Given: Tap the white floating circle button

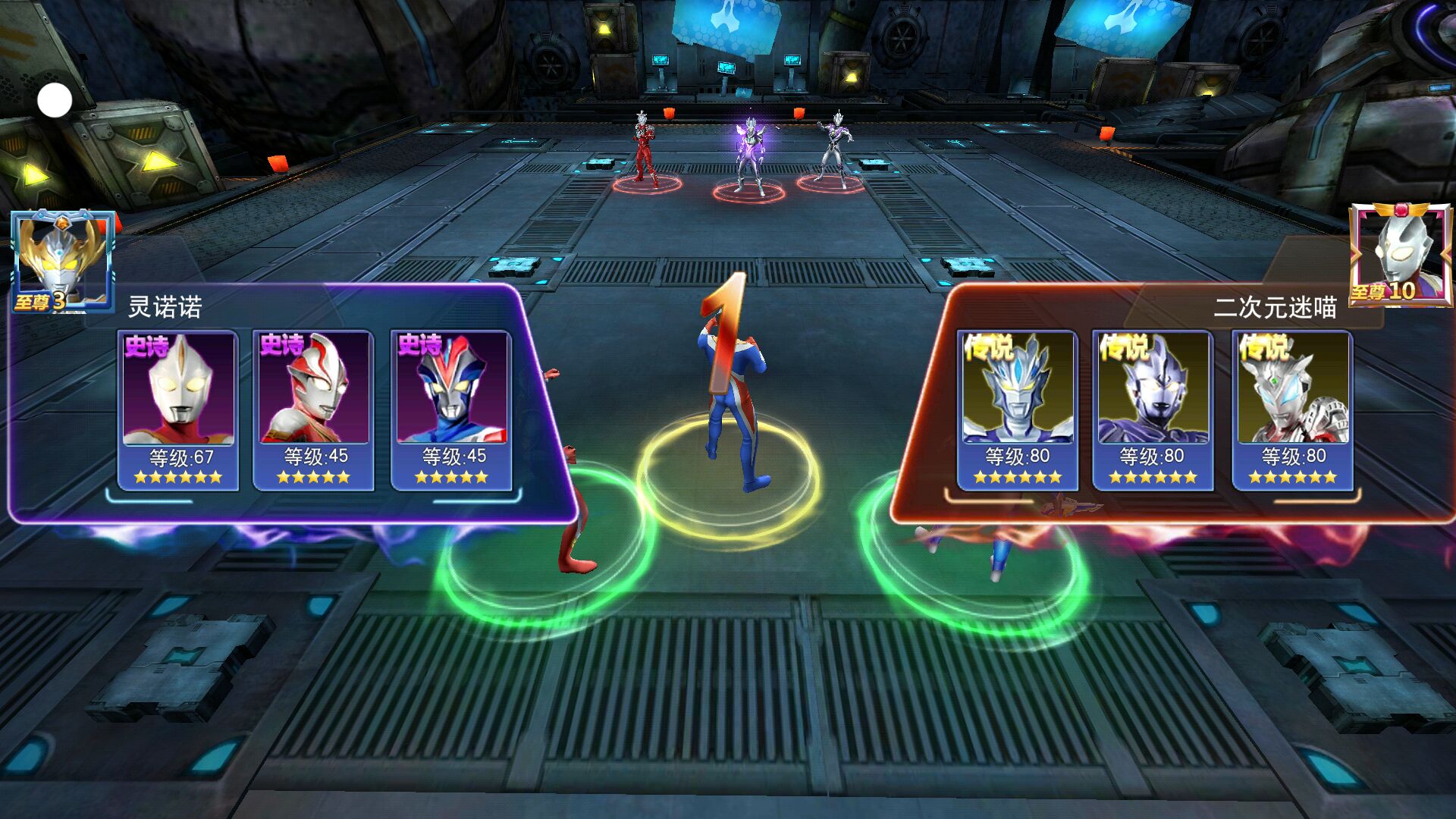Looking at the screenshot, I should tap(55, 100).
